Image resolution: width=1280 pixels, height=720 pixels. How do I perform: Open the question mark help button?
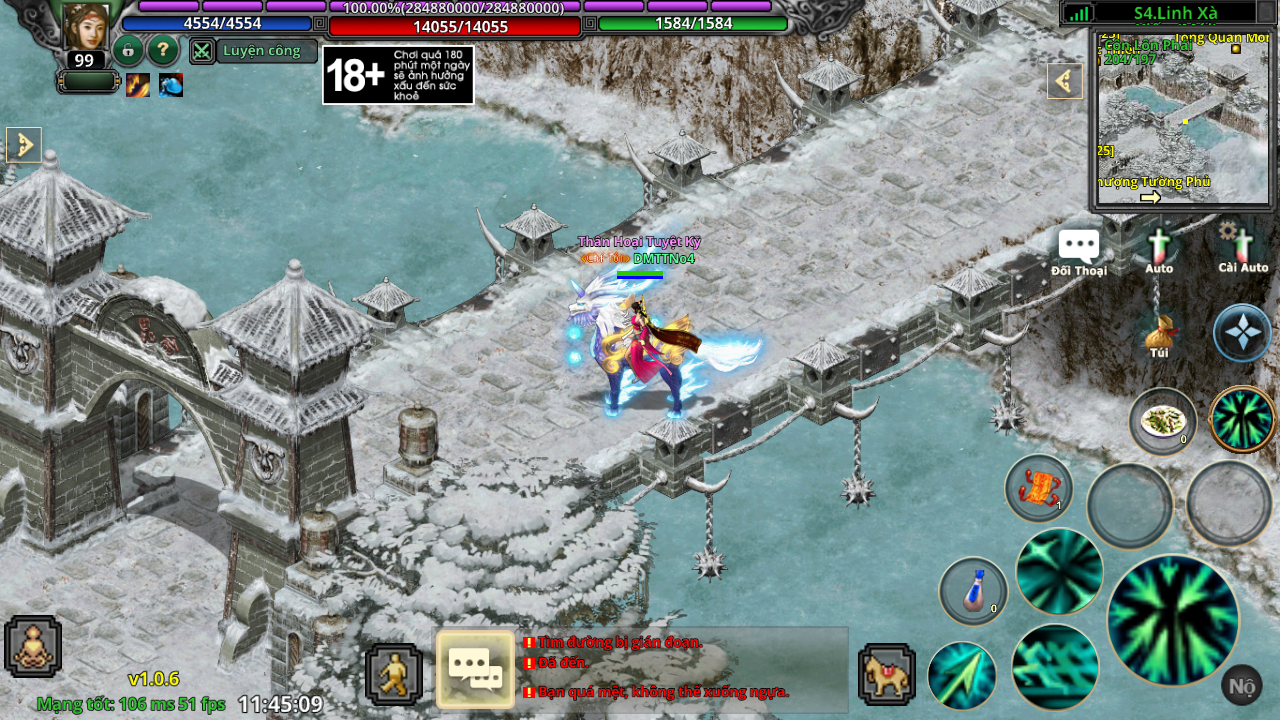(163, 50)
